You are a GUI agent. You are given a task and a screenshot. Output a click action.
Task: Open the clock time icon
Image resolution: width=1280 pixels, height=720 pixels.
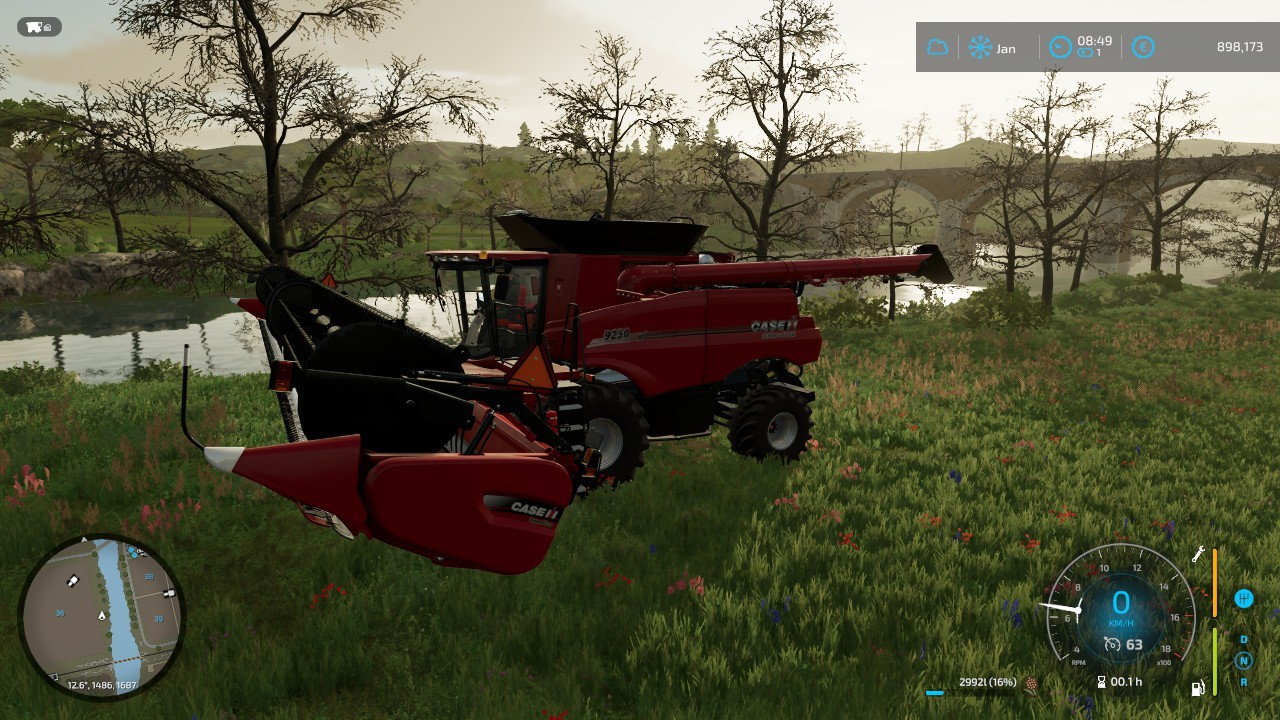click(x=1060, y=47)
